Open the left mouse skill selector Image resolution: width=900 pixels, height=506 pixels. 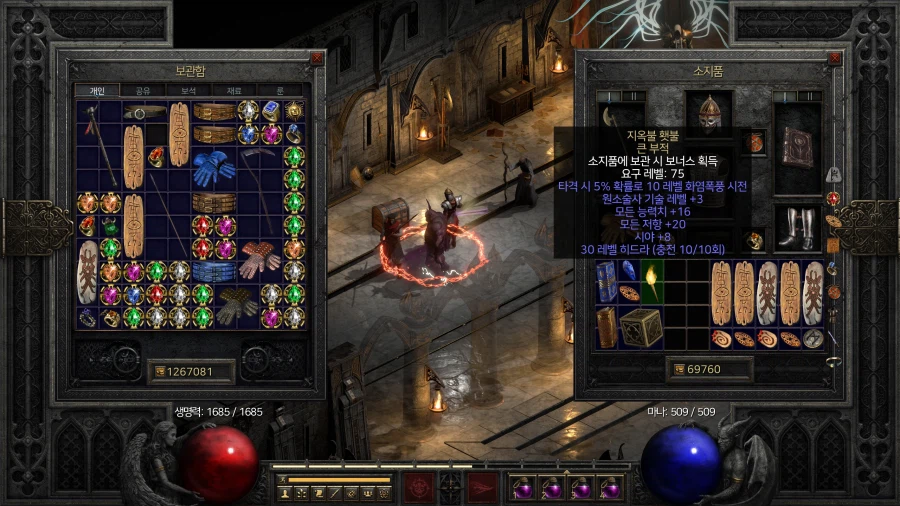417,487
